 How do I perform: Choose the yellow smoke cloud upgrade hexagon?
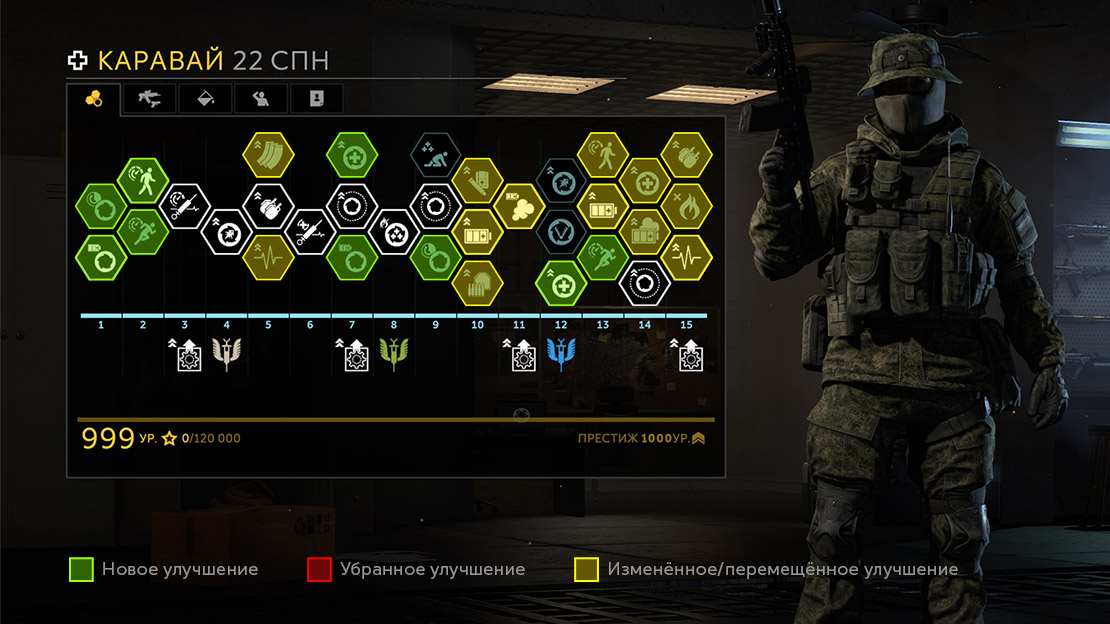click(x=519, y=207)
